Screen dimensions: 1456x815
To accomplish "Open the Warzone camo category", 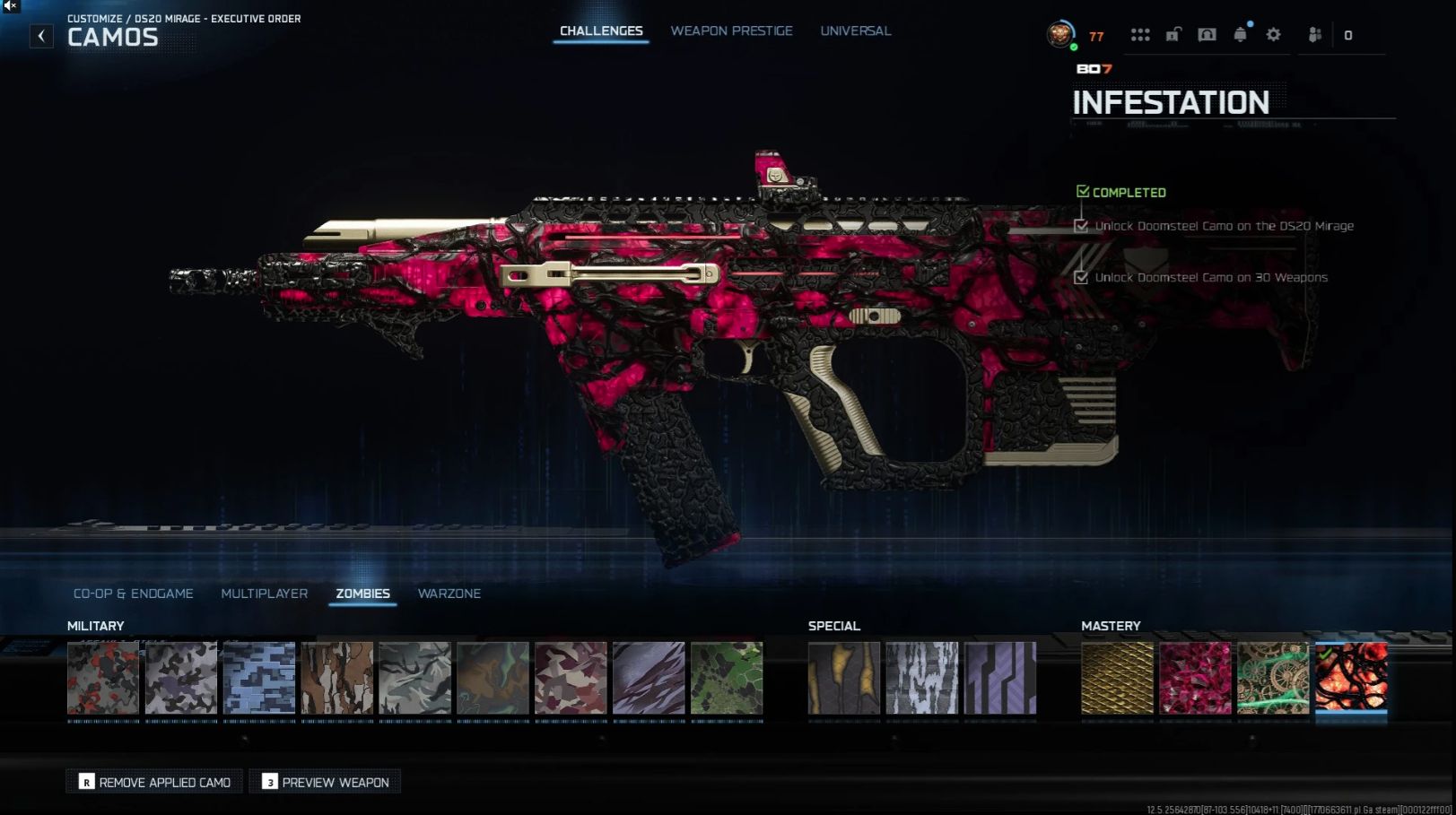I will coord(449,594).
